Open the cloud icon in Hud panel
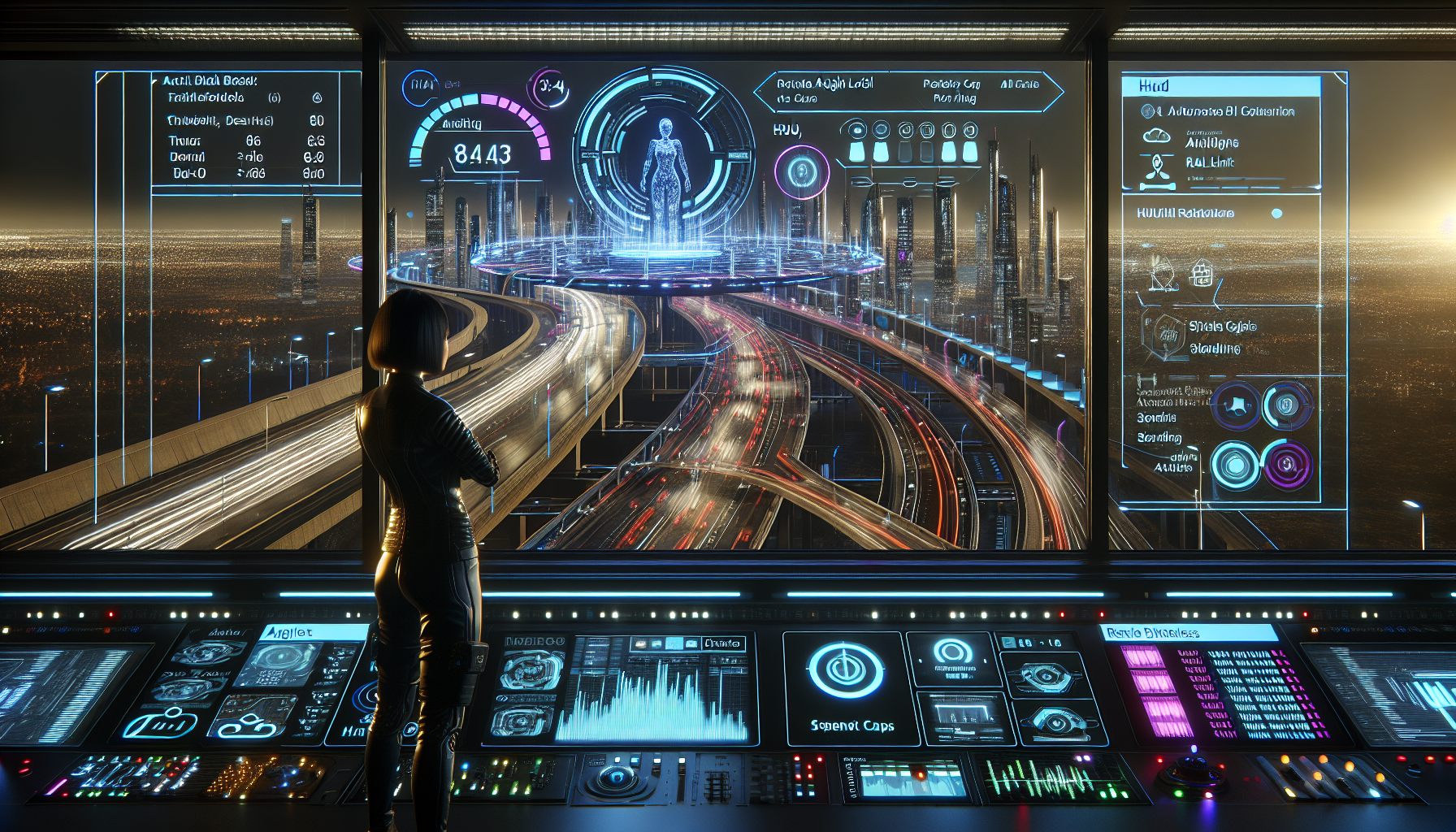This screenshot has height=832, width=1456. (1156, 136)
